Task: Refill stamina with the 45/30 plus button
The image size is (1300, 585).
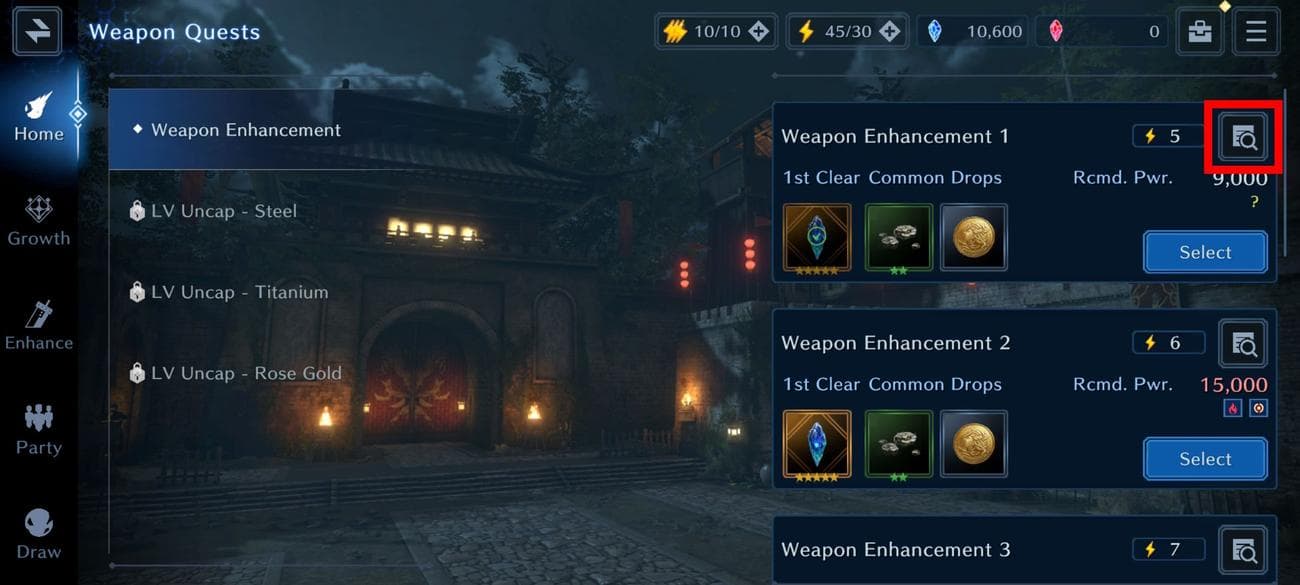Action: pos(889,32)
